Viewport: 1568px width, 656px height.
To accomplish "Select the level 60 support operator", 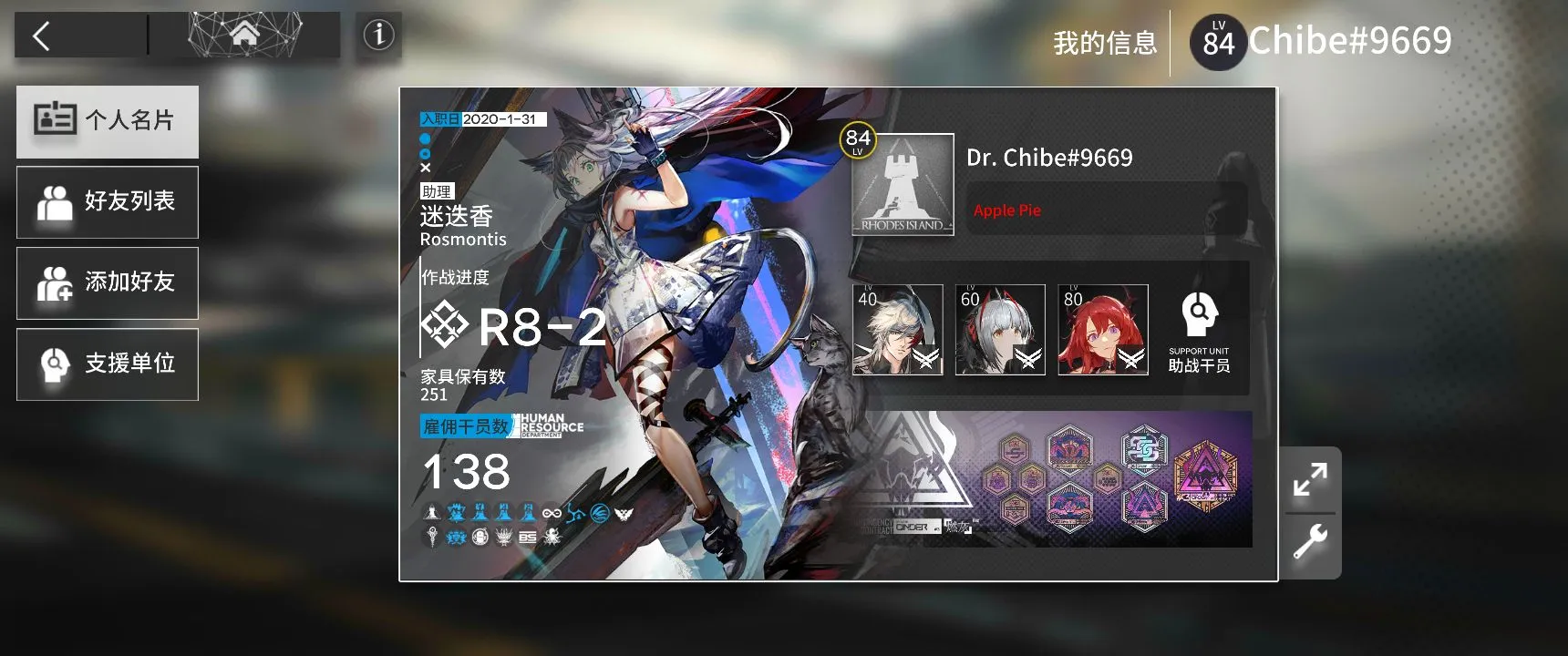I will click(x=1000, y=330).
